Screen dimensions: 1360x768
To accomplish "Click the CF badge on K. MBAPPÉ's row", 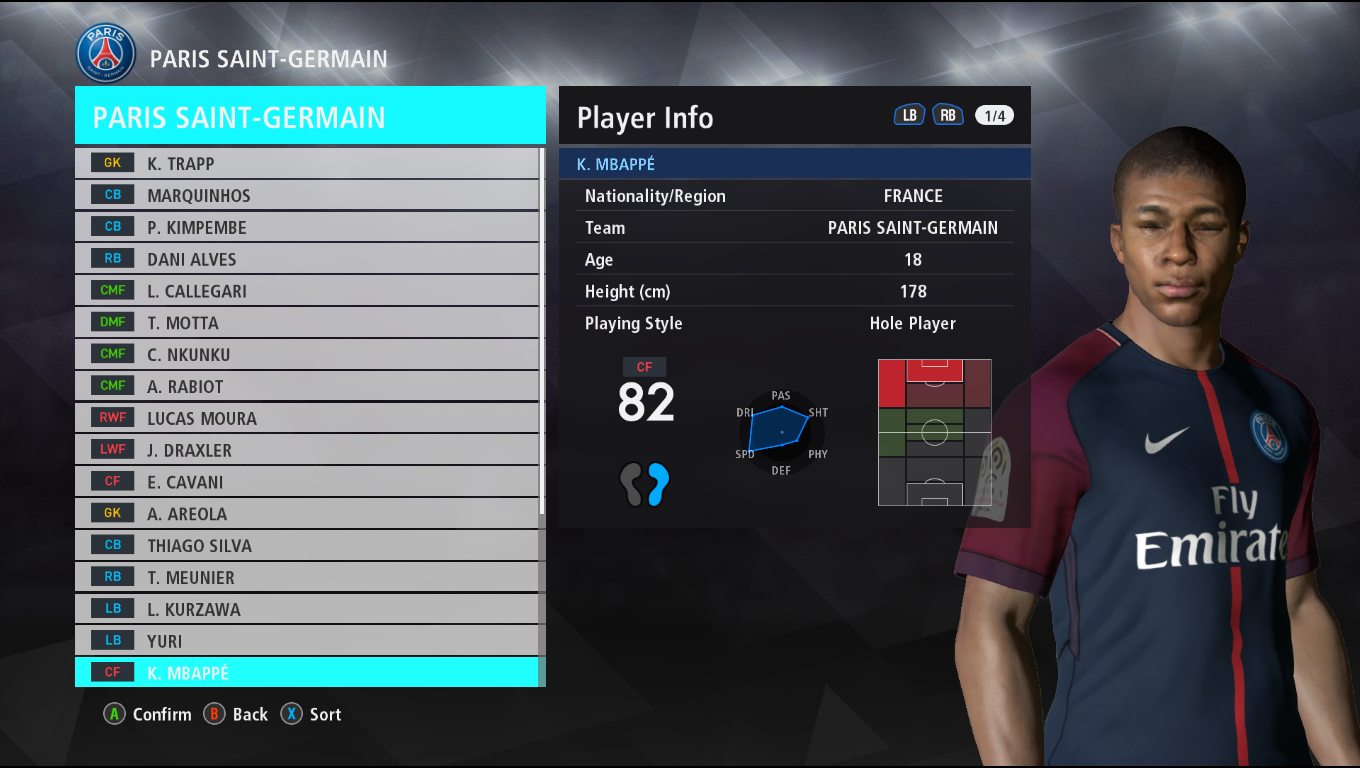I will [x=112, y=672].
